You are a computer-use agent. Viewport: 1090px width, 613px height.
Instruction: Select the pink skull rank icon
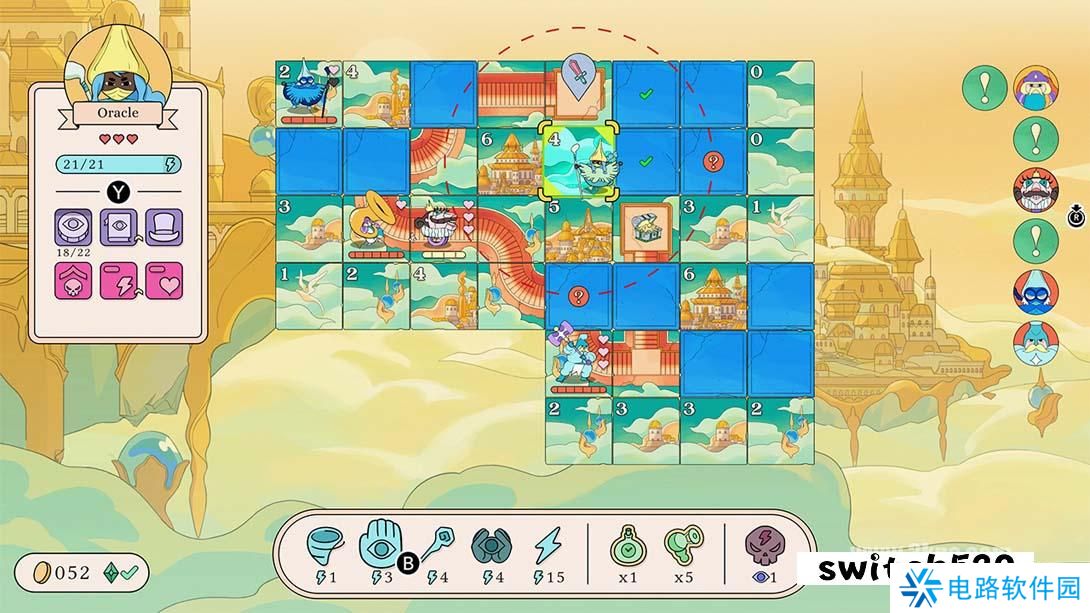tap(74, 281)
